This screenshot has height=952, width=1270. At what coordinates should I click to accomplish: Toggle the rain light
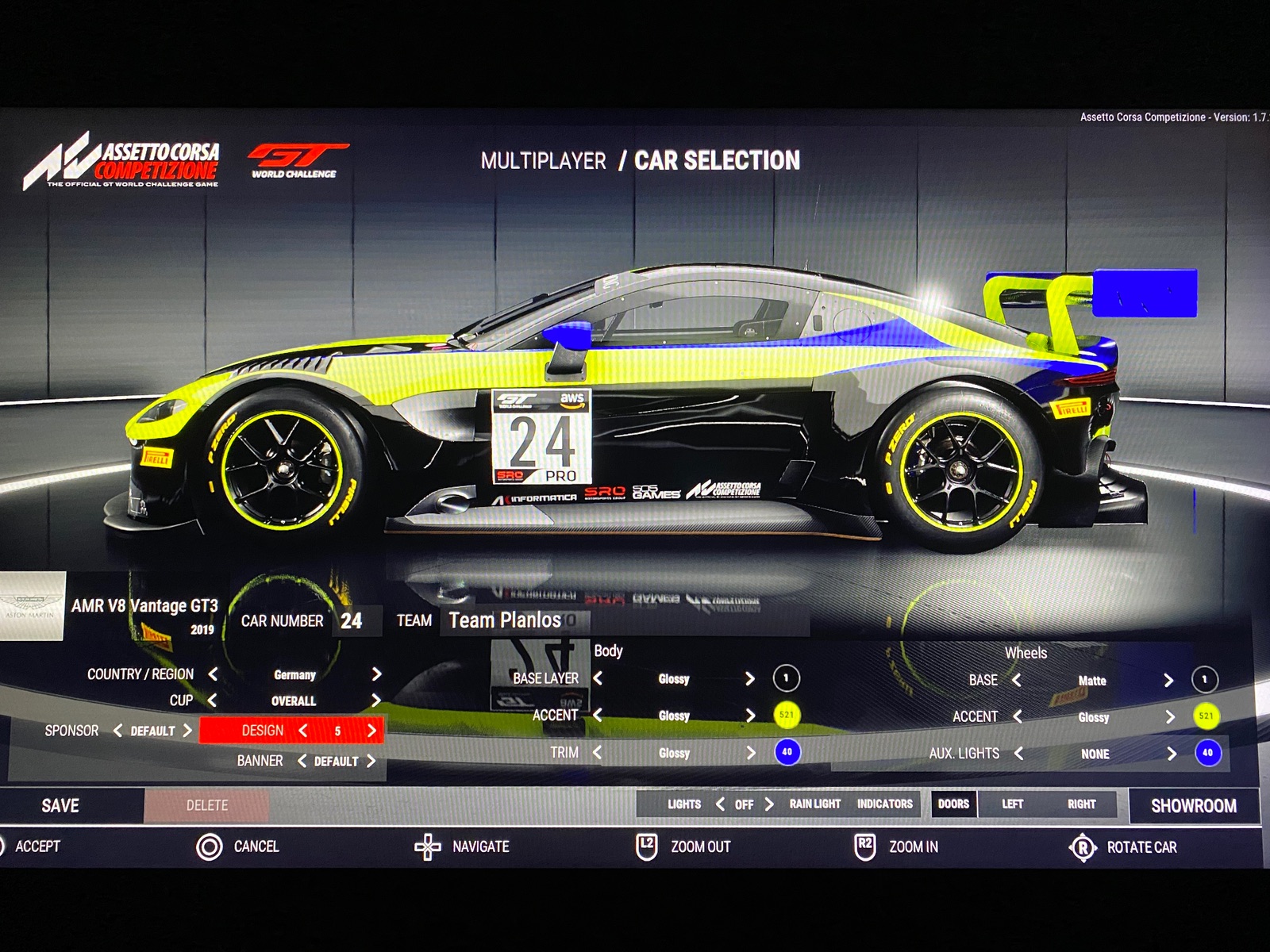point(814,804)
